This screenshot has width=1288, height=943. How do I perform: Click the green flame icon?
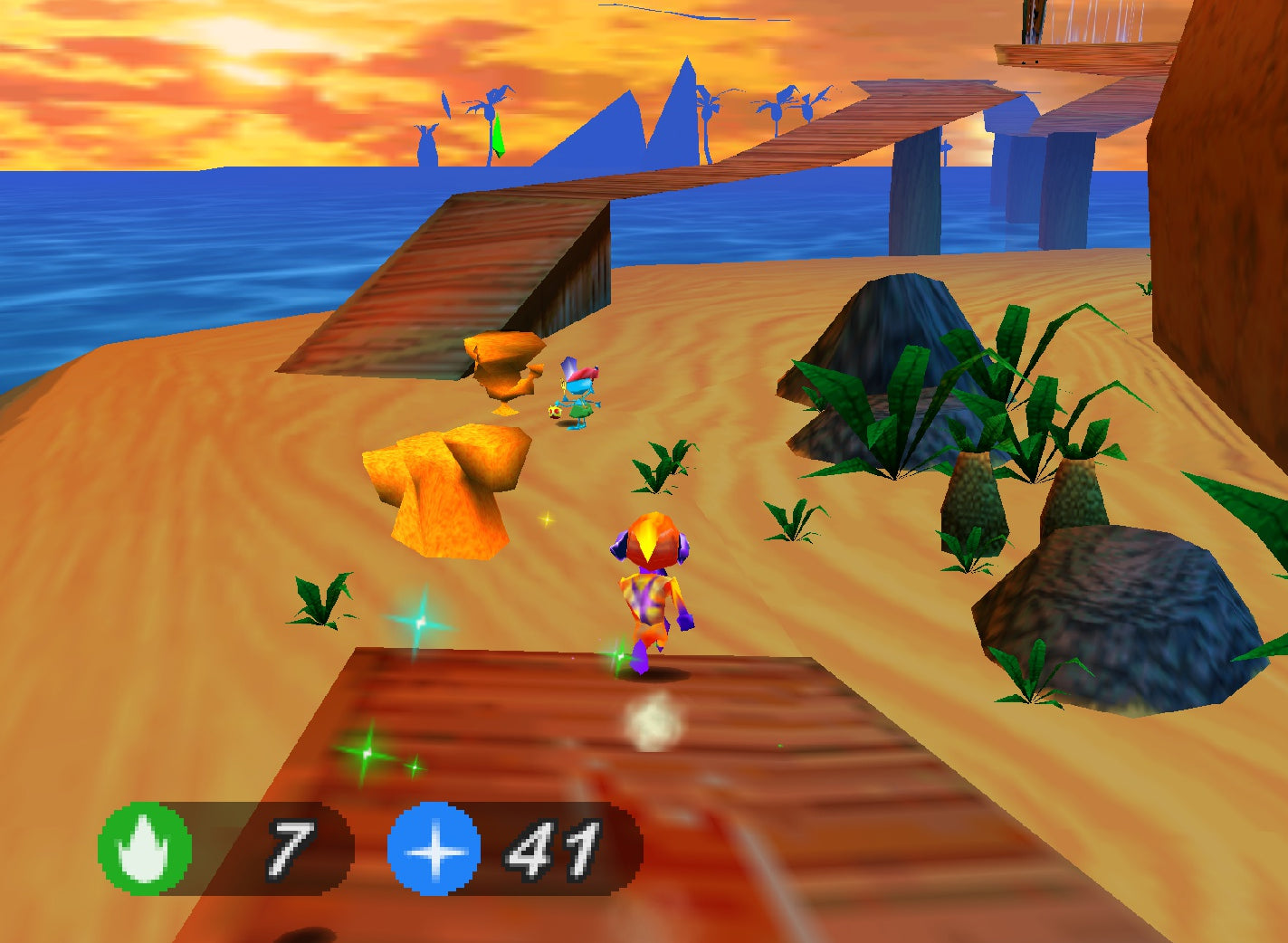(145, 849)
